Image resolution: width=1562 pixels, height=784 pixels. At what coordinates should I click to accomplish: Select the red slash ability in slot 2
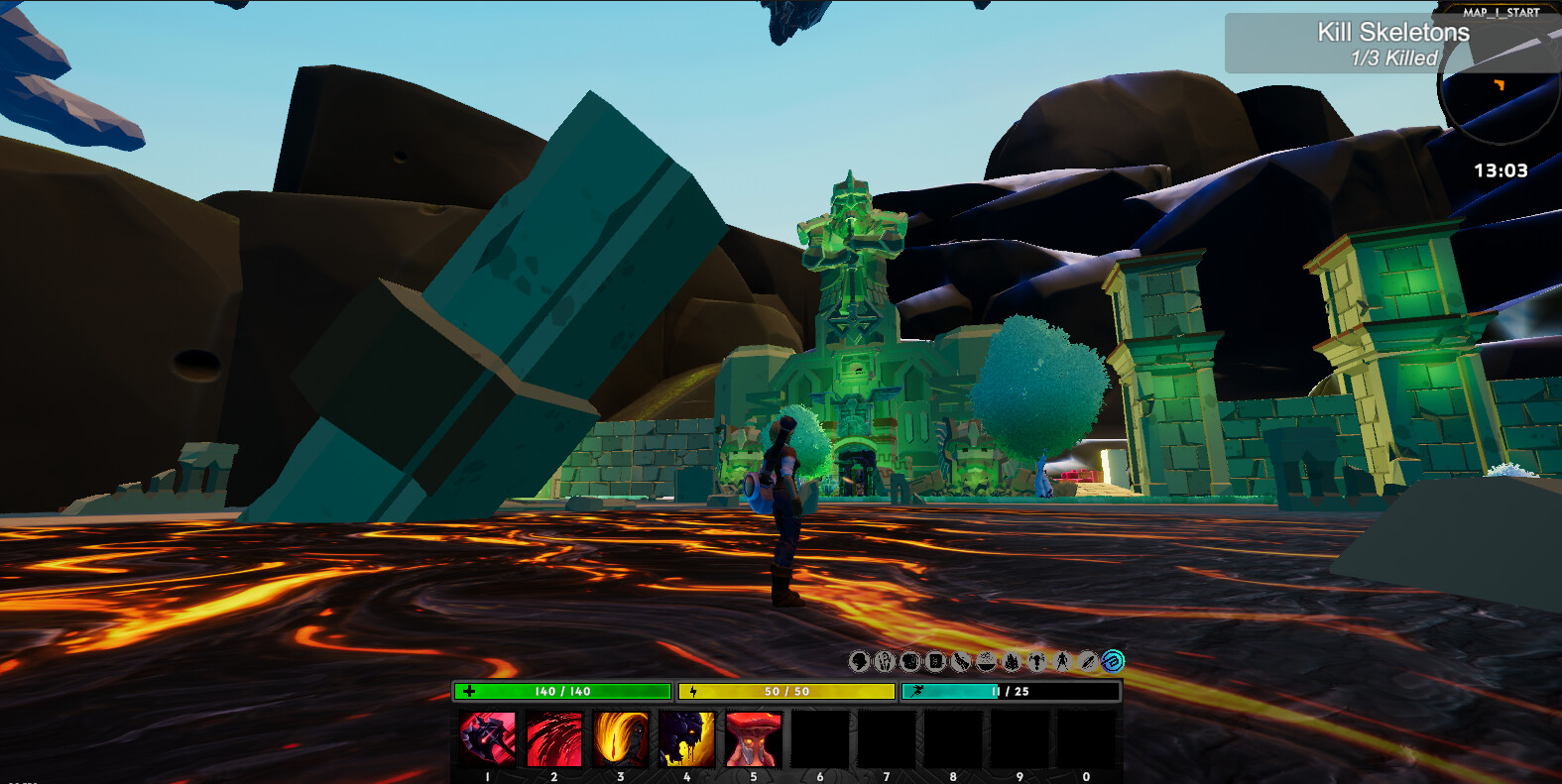click(x=551, y=737)
